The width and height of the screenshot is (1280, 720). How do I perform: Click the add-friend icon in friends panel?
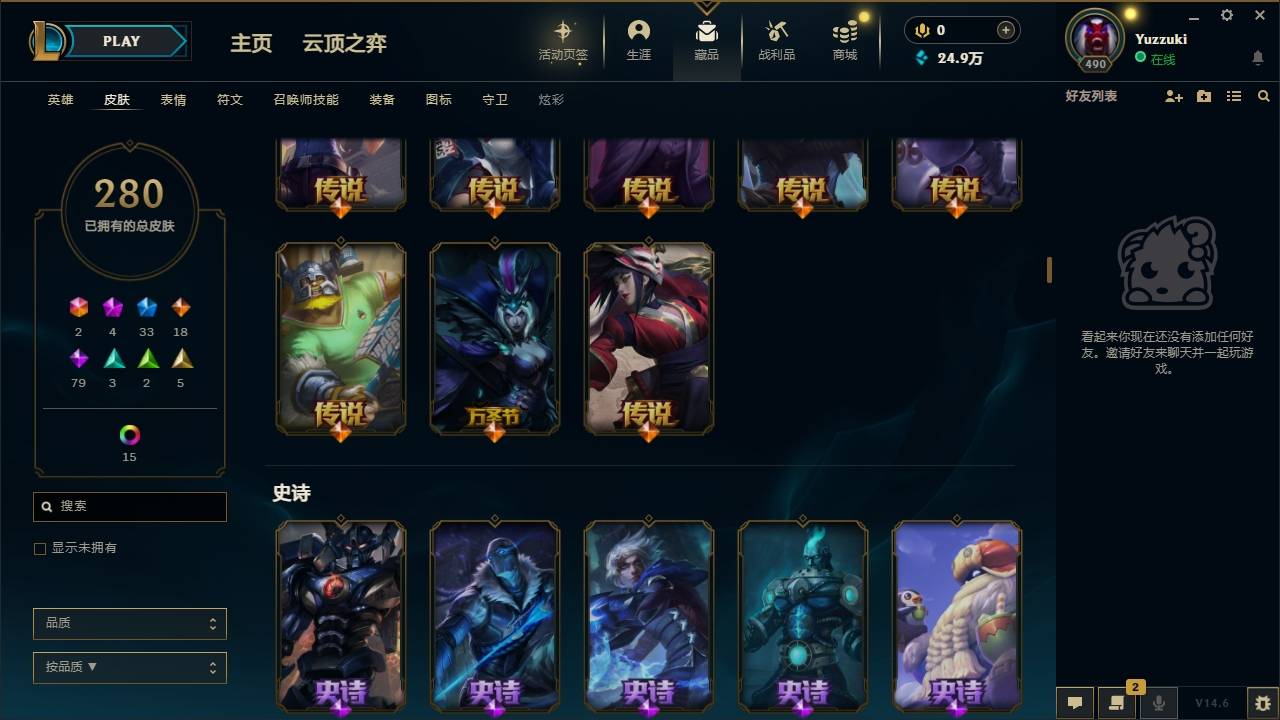1173,96
